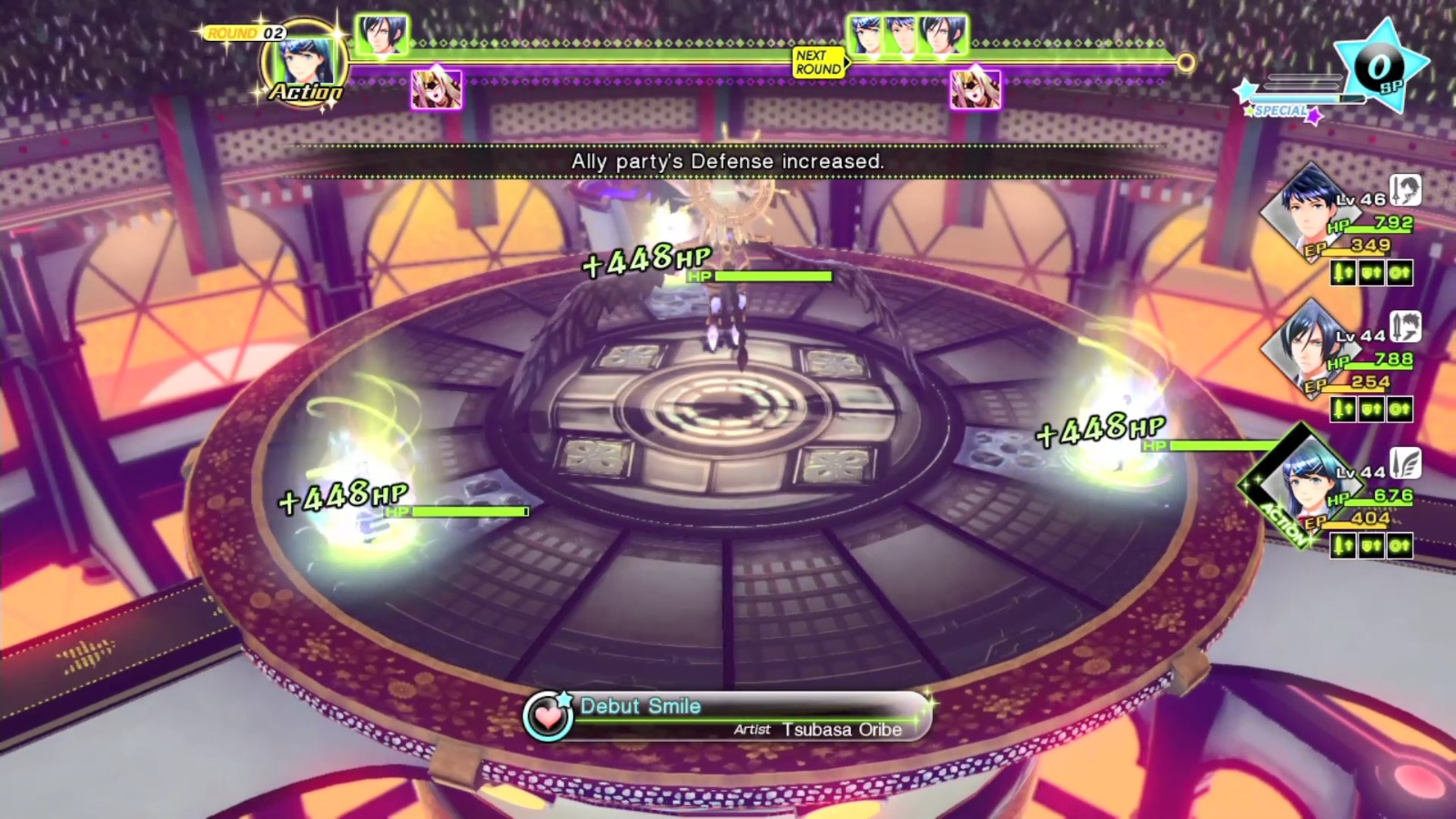Click the Ally party's Defense increased message
This screenshot has width=1456, height=819.
point(728,160)
